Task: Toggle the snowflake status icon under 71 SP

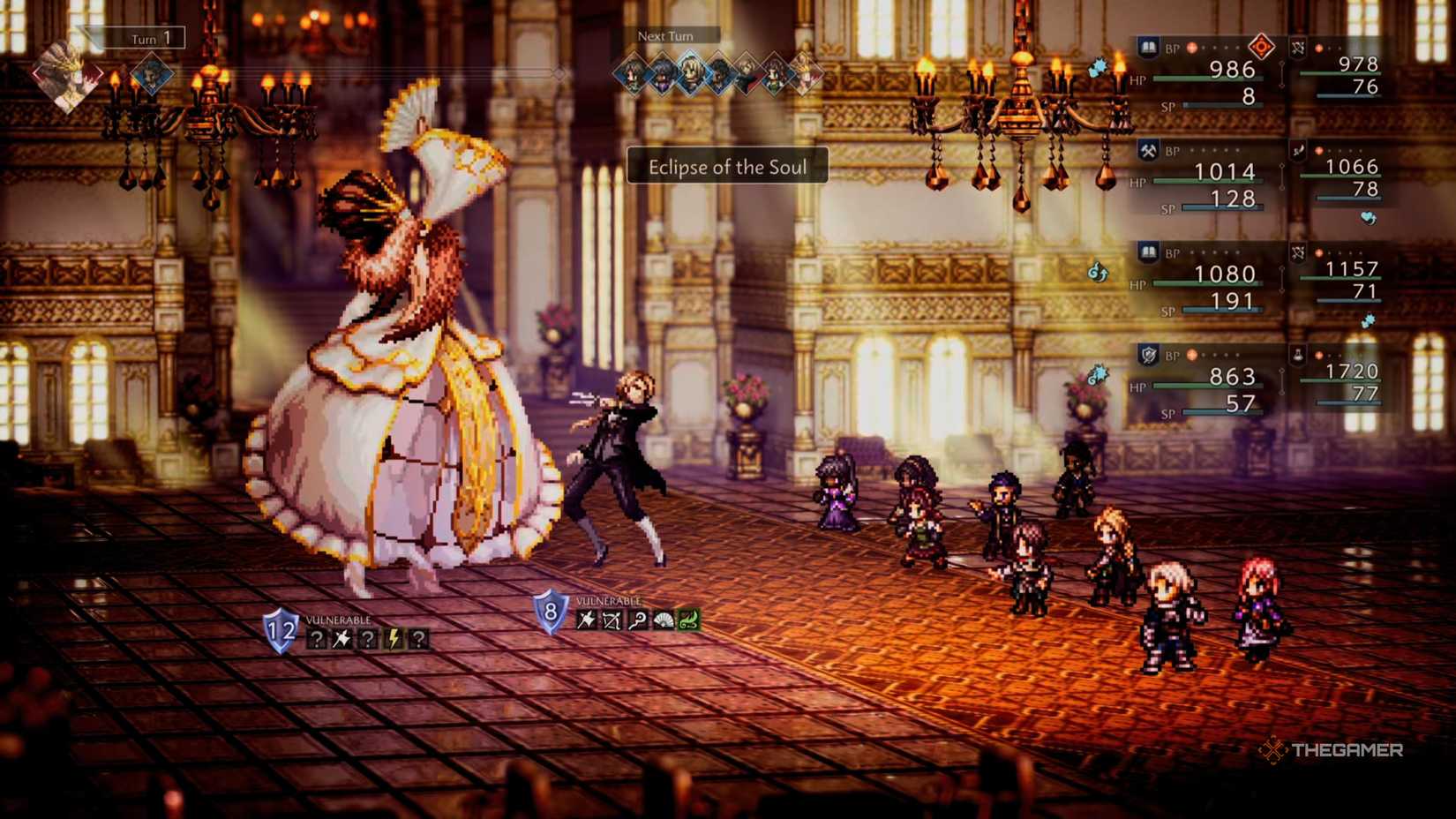Action: pyautogui.click(x=1368, y=320)
